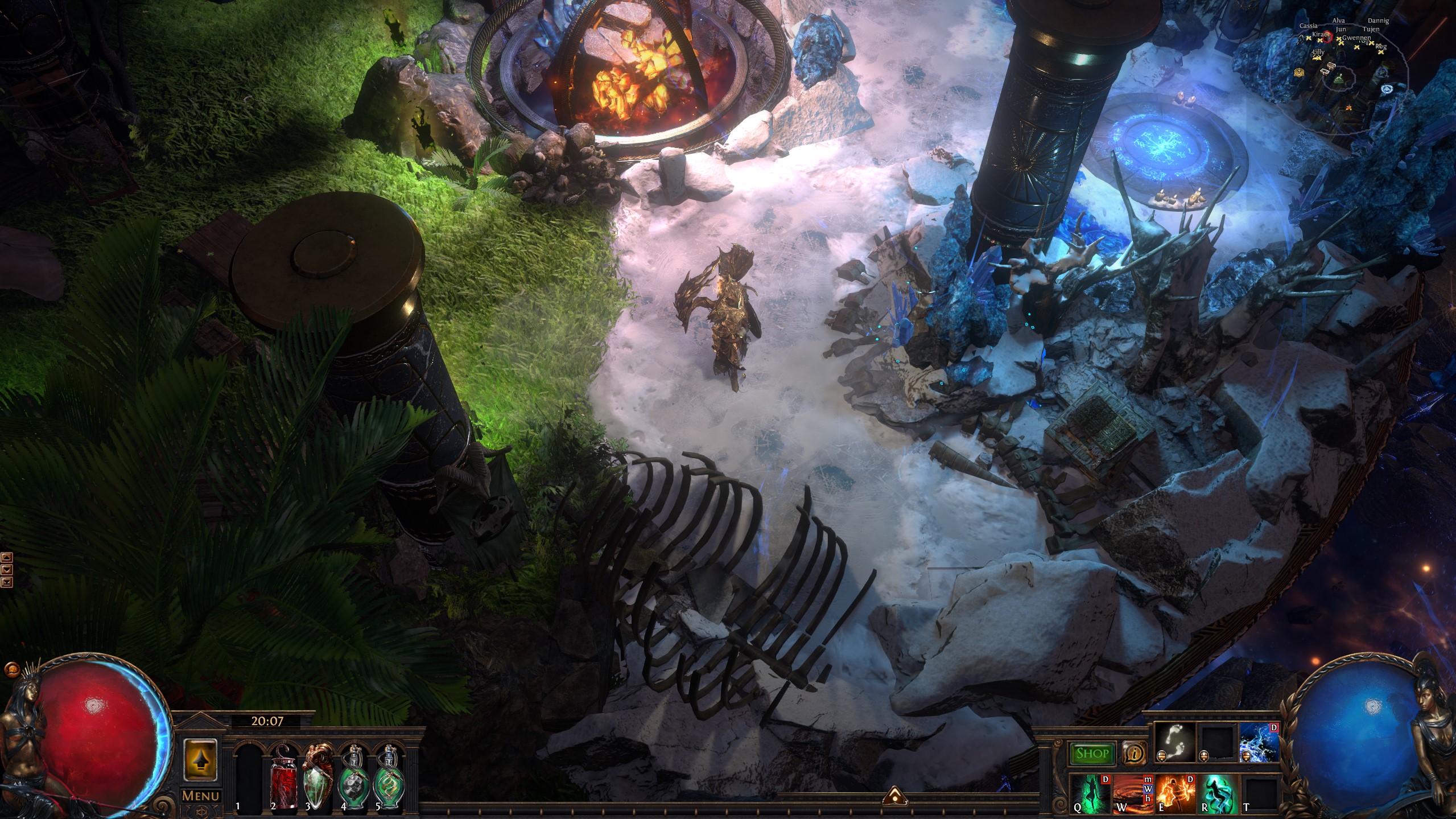This screenshot has width=1456, height=819.
Task: Select the blue water-splash skill icon
Action: [x=1259, y=741]
